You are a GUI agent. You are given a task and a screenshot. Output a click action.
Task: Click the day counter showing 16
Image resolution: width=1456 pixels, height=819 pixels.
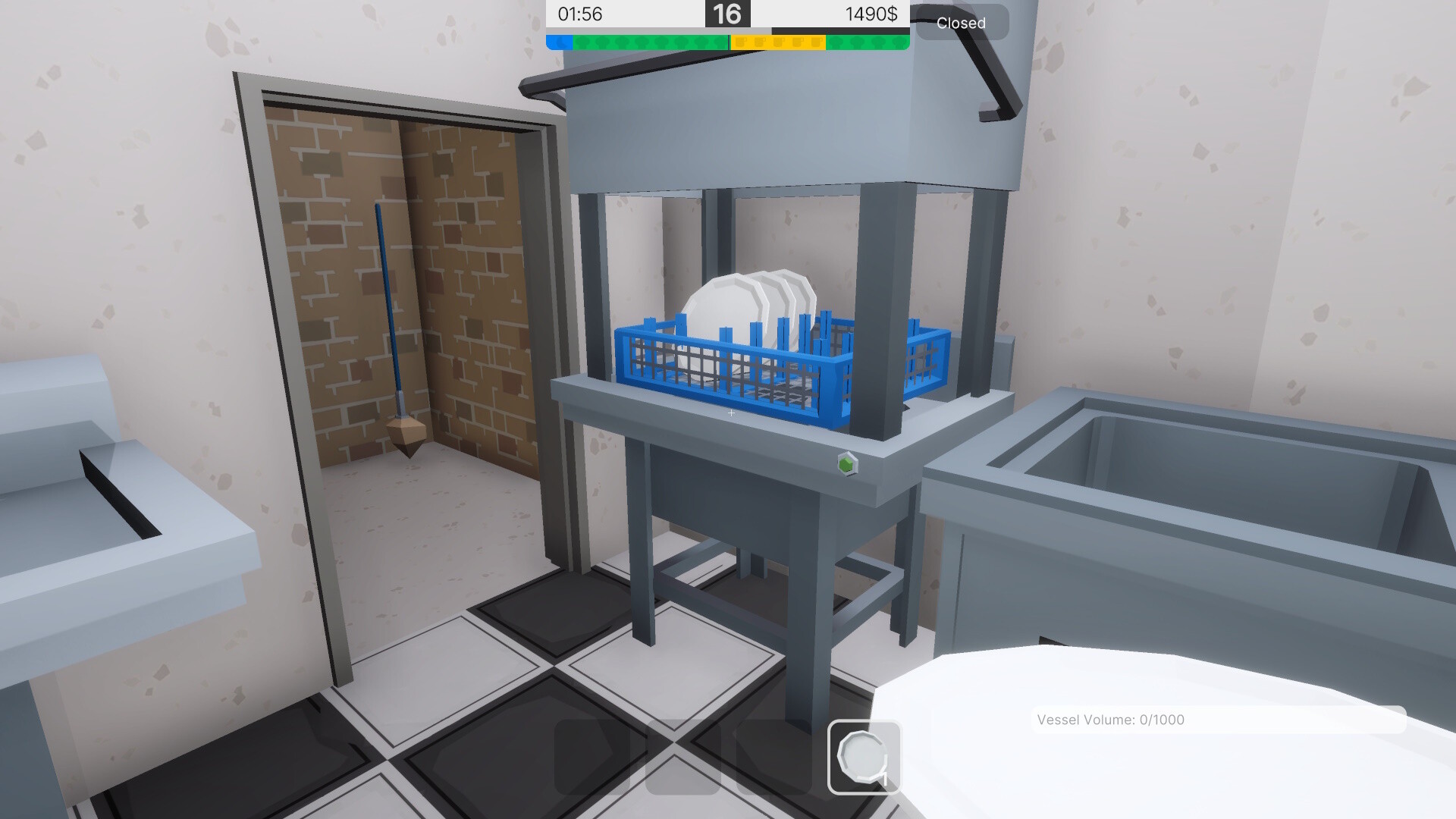click(x=728, y=13)
